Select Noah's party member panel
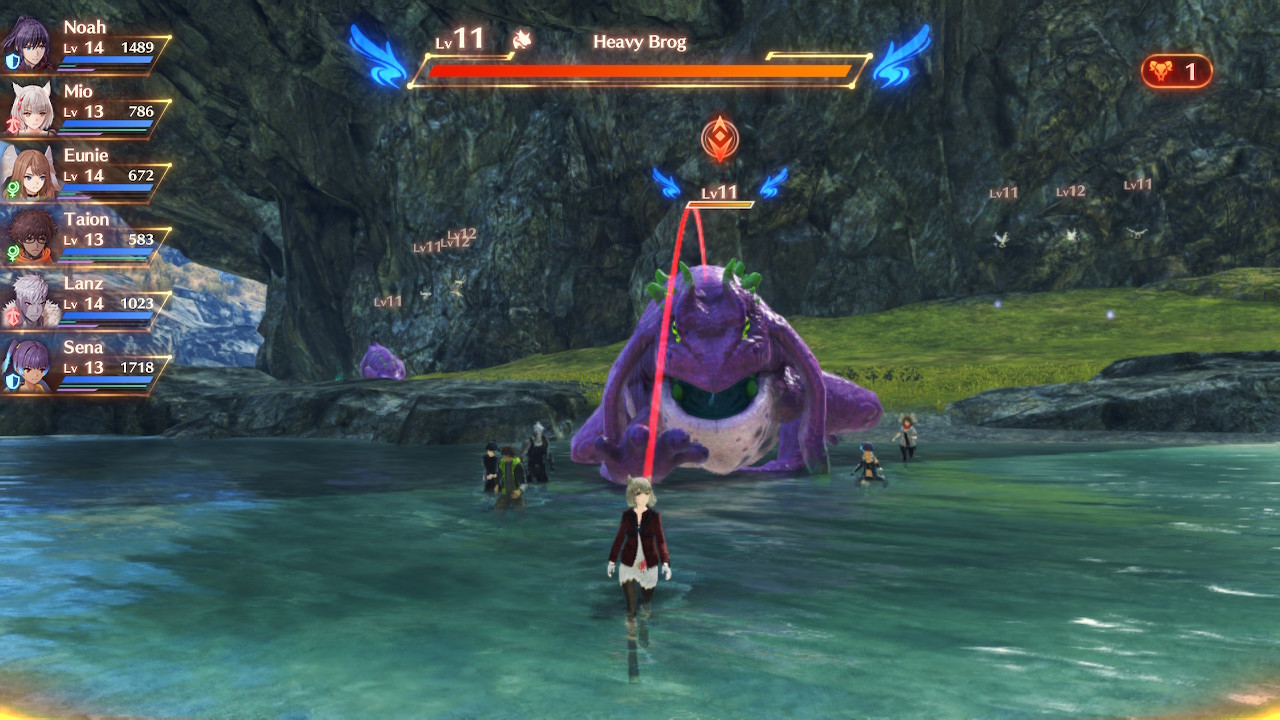Image resolution: width=1280 pixels, height=720 pixels. [86, 44]
